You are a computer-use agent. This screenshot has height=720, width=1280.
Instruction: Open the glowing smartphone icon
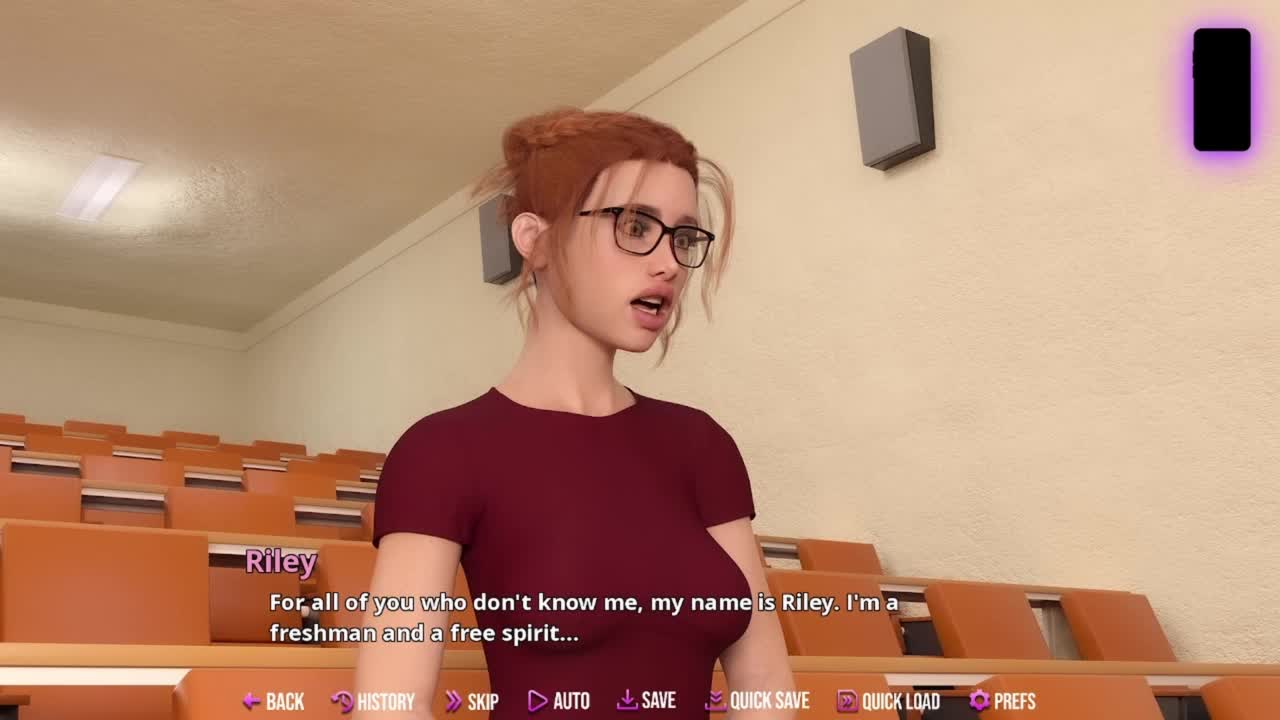1221,90
